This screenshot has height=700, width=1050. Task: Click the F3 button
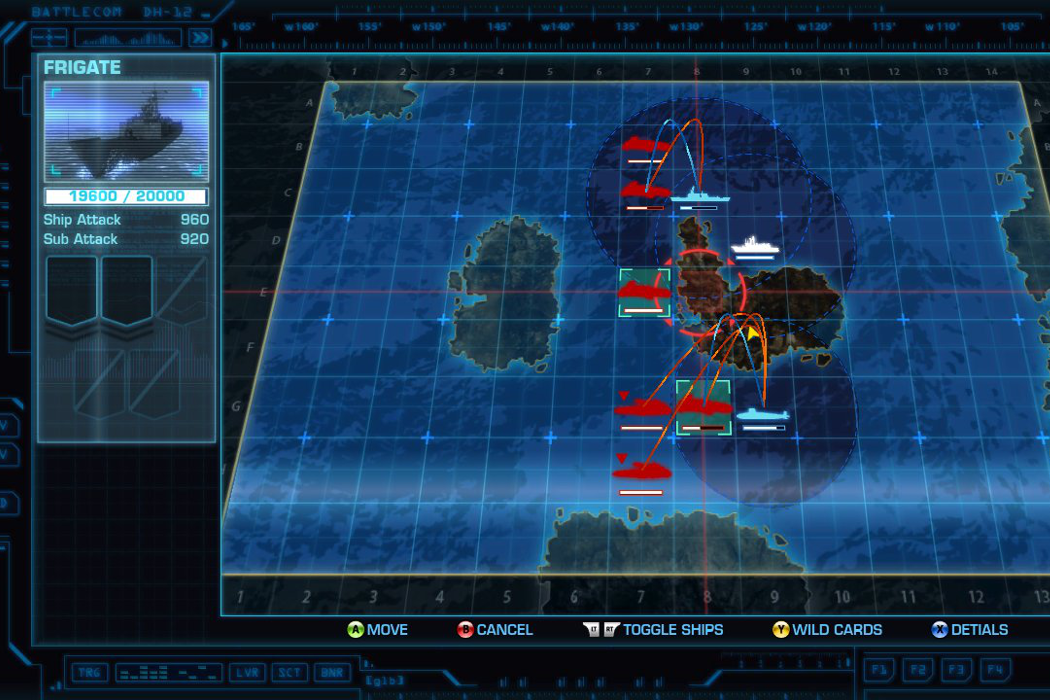(x=956, y=668)
